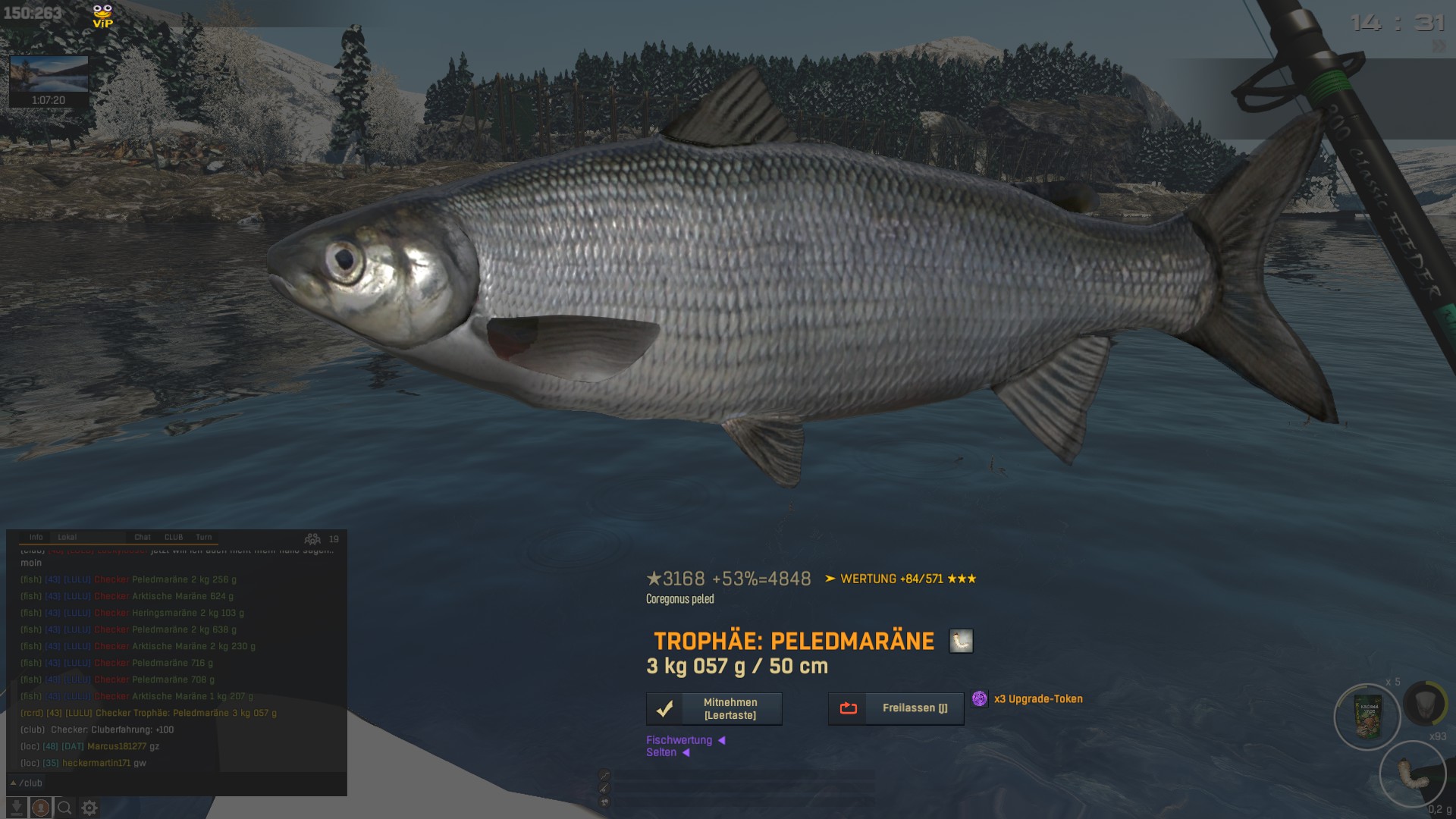Open the online players list icon
1456x819 pixels.
click(x=312, y=539)
